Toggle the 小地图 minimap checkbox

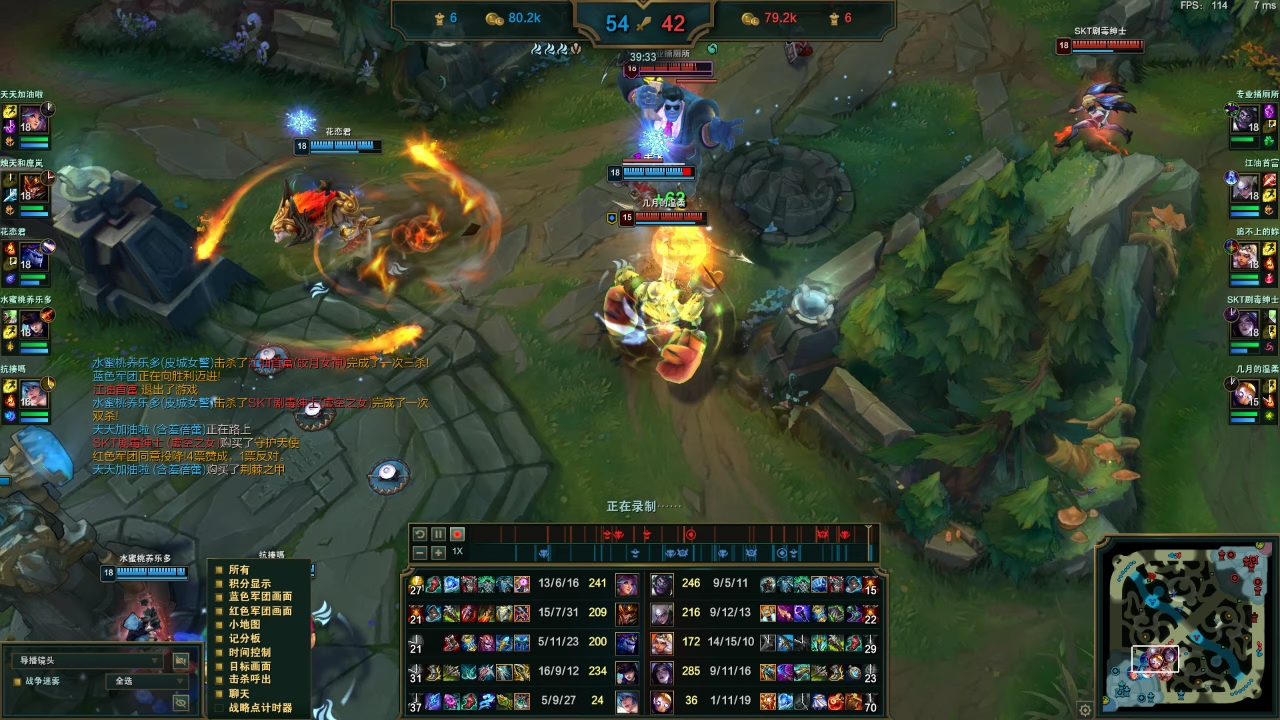tap(219, 625)
